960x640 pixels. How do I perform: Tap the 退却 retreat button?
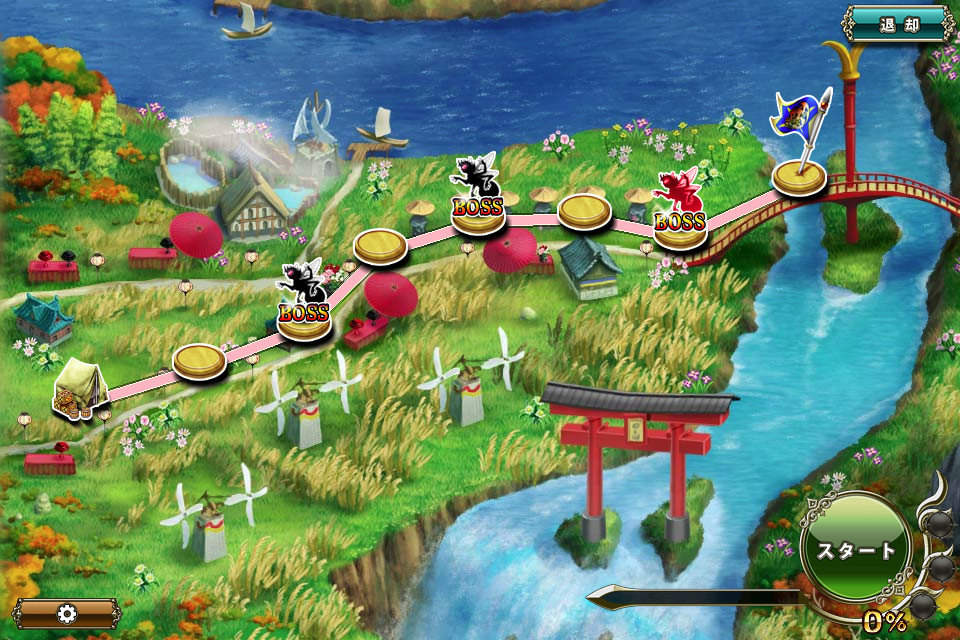[897, 25]
